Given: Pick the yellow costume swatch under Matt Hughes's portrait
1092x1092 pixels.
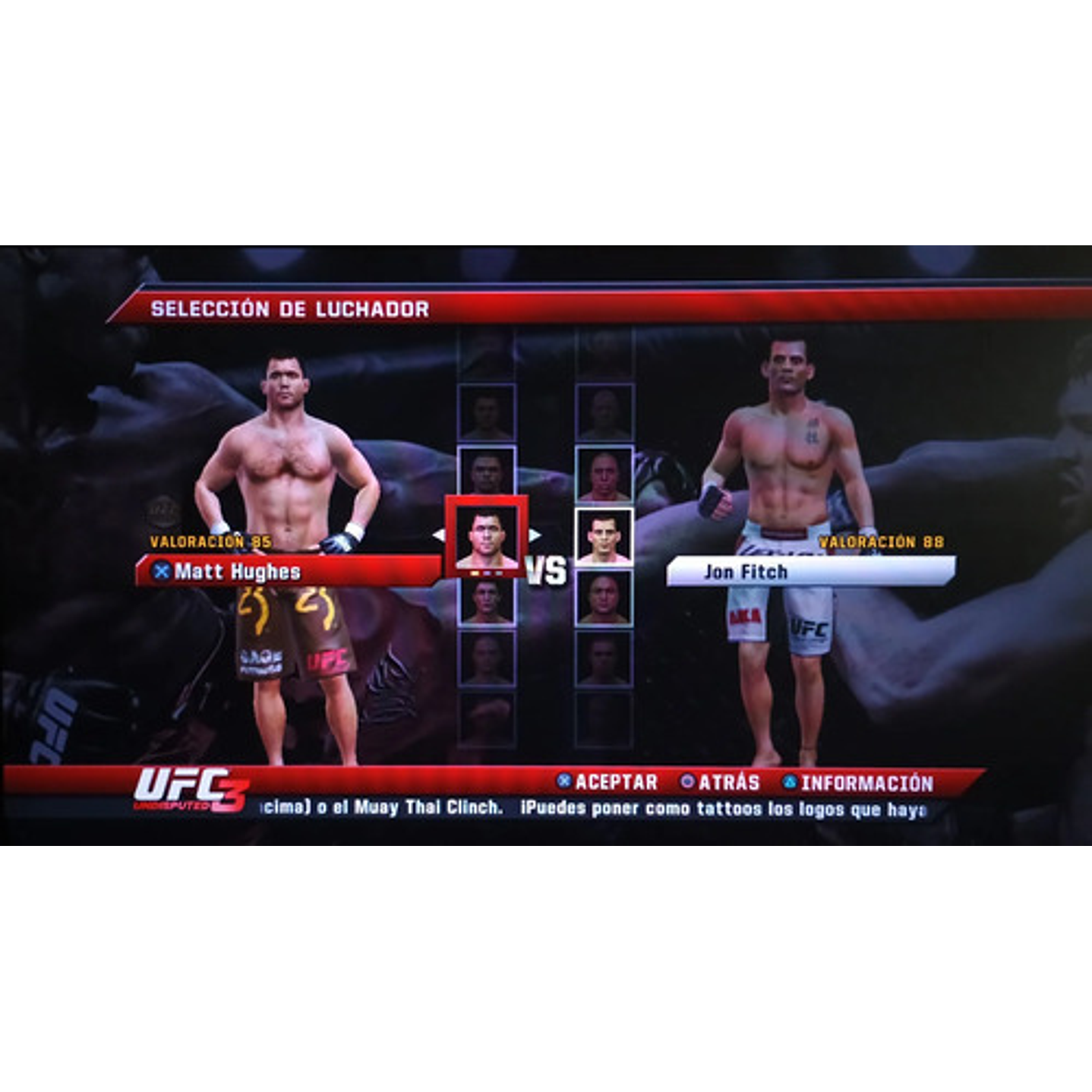Looking at the screenshot, I should pos(474,573).
